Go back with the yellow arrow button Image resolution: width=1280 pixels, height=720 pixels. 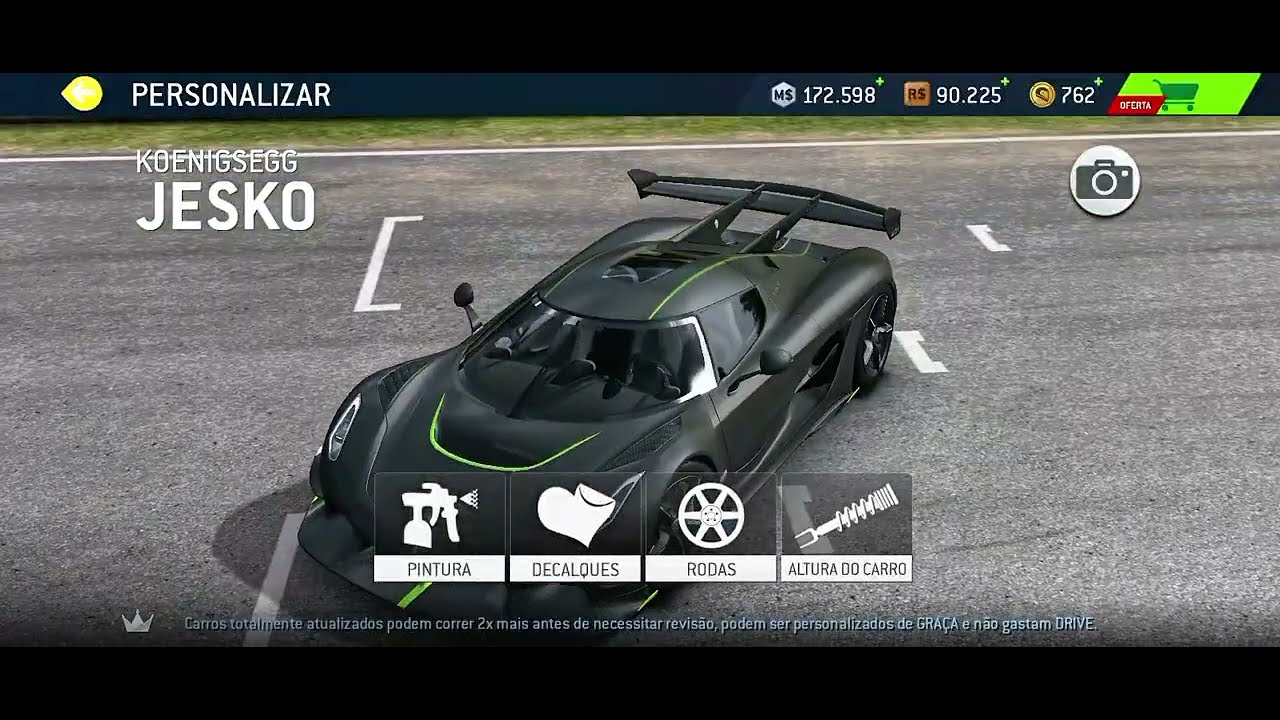82,94
